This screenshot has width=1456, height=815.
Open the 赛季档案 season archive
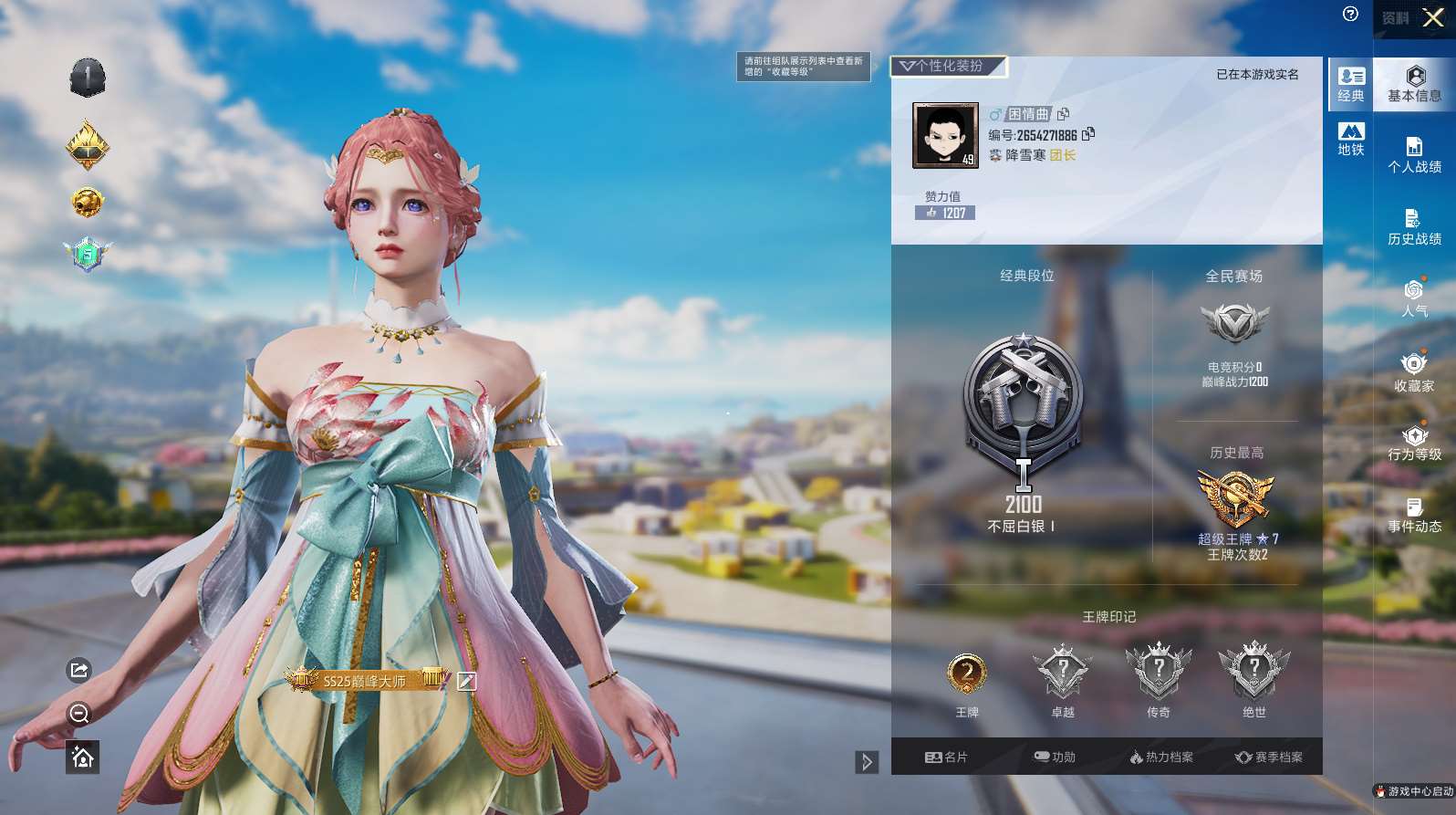point(1269,757)
